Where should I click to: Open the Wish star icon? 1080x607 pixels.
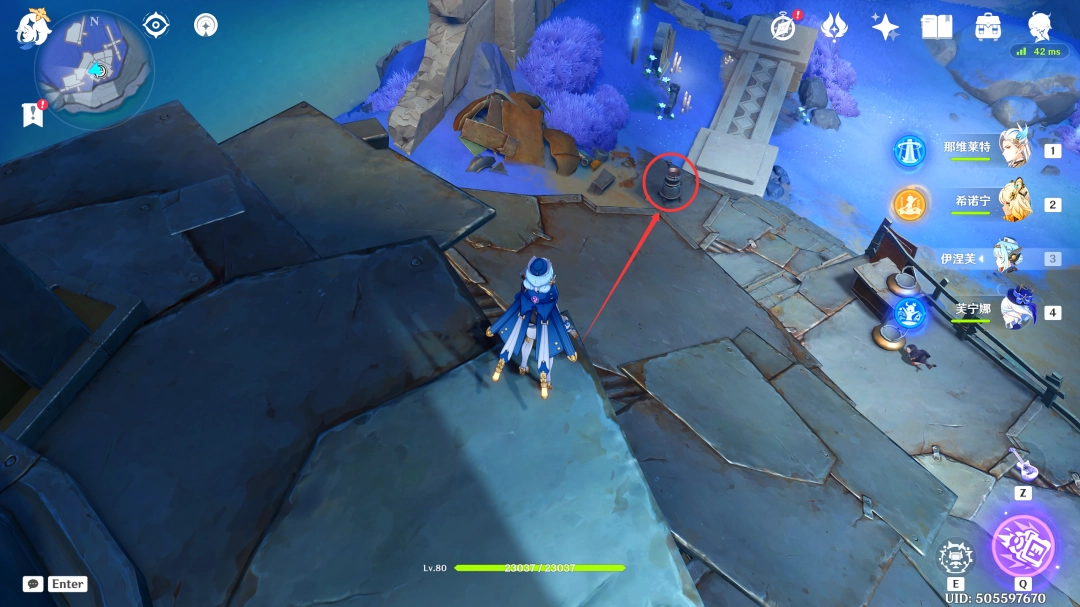pyautogui.click(x=885, y=28)
